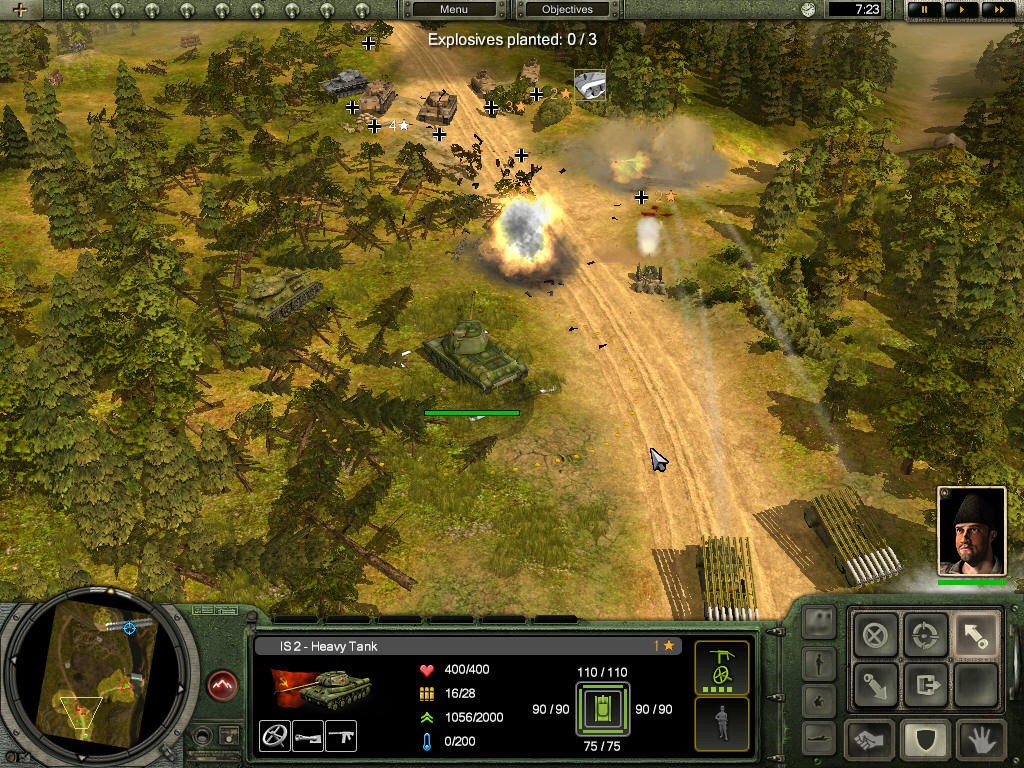
Task: Select the steering wheel driver slot
Action: click(275, 736)
